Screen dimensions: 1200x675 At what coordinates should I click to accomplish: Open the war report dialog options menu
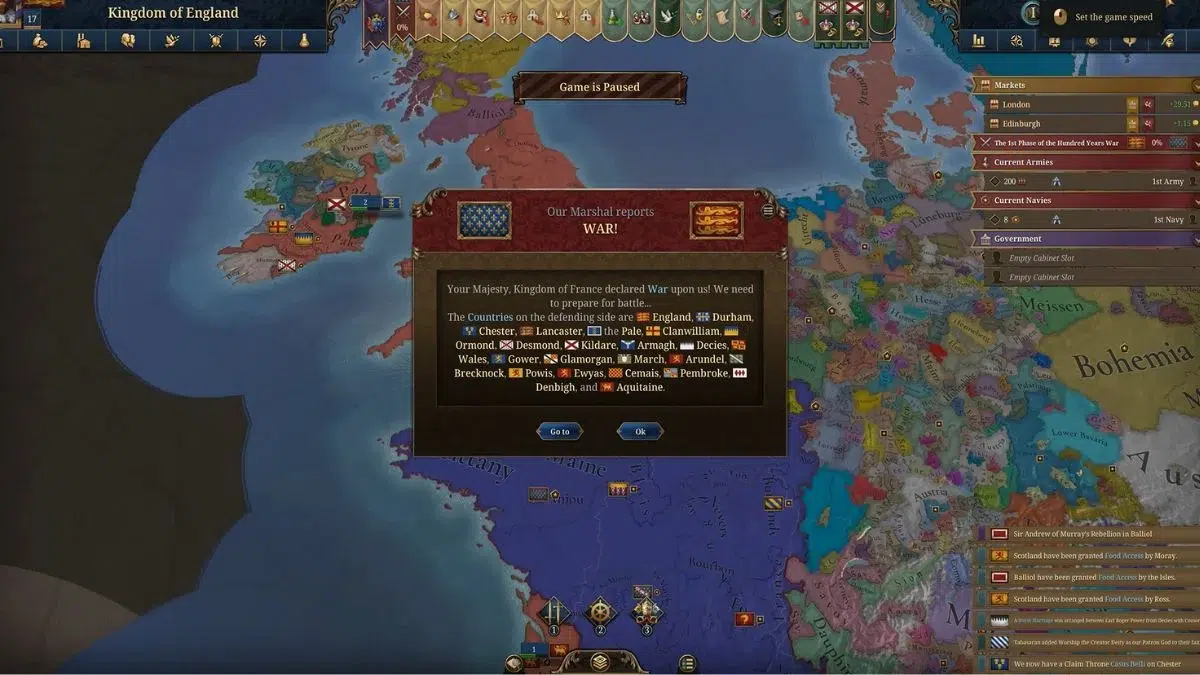tap(768, 210)
